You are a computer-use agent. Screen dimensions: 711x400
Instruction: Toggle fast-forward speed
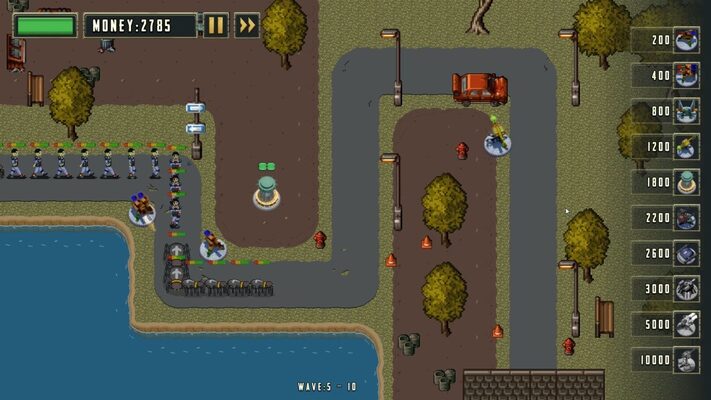(247, 25)
